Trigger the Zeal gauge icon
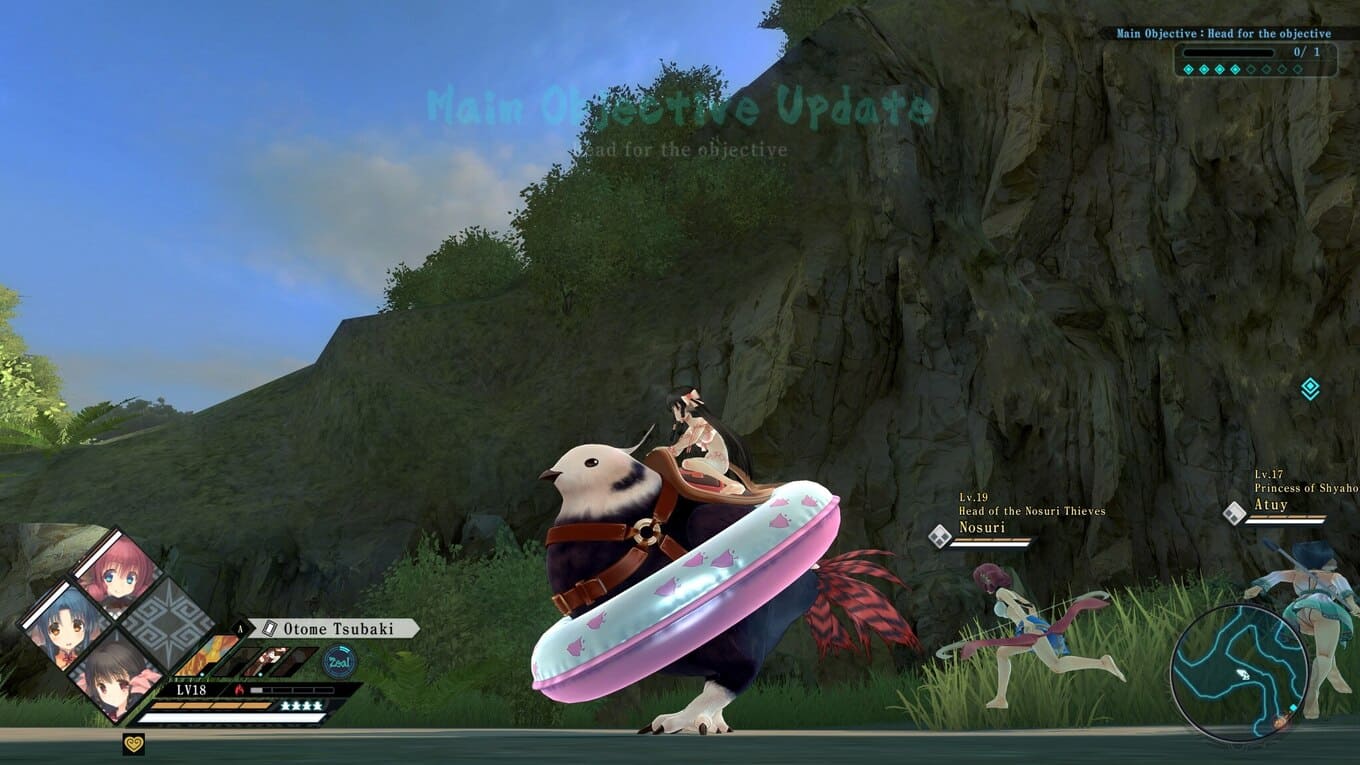The image size is (1360, 765). pos(338,662)
